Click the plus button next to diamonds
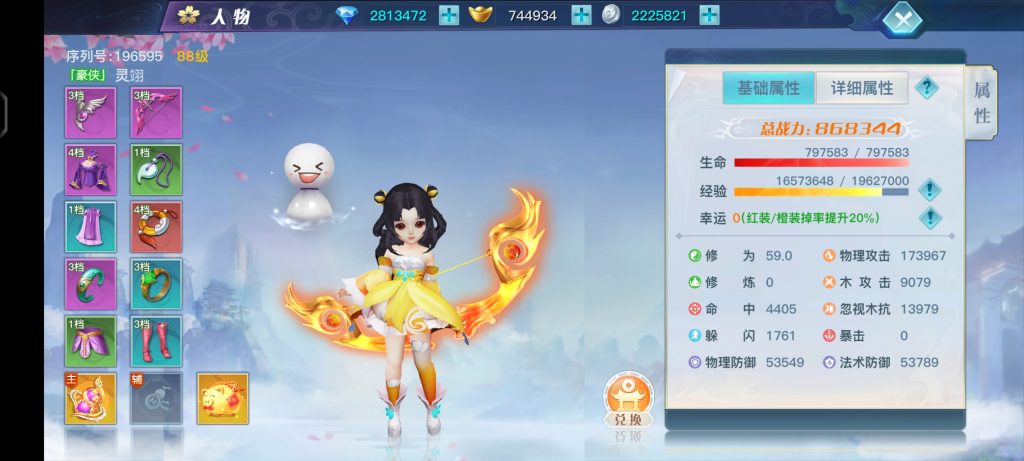 (x=449, y=15)
